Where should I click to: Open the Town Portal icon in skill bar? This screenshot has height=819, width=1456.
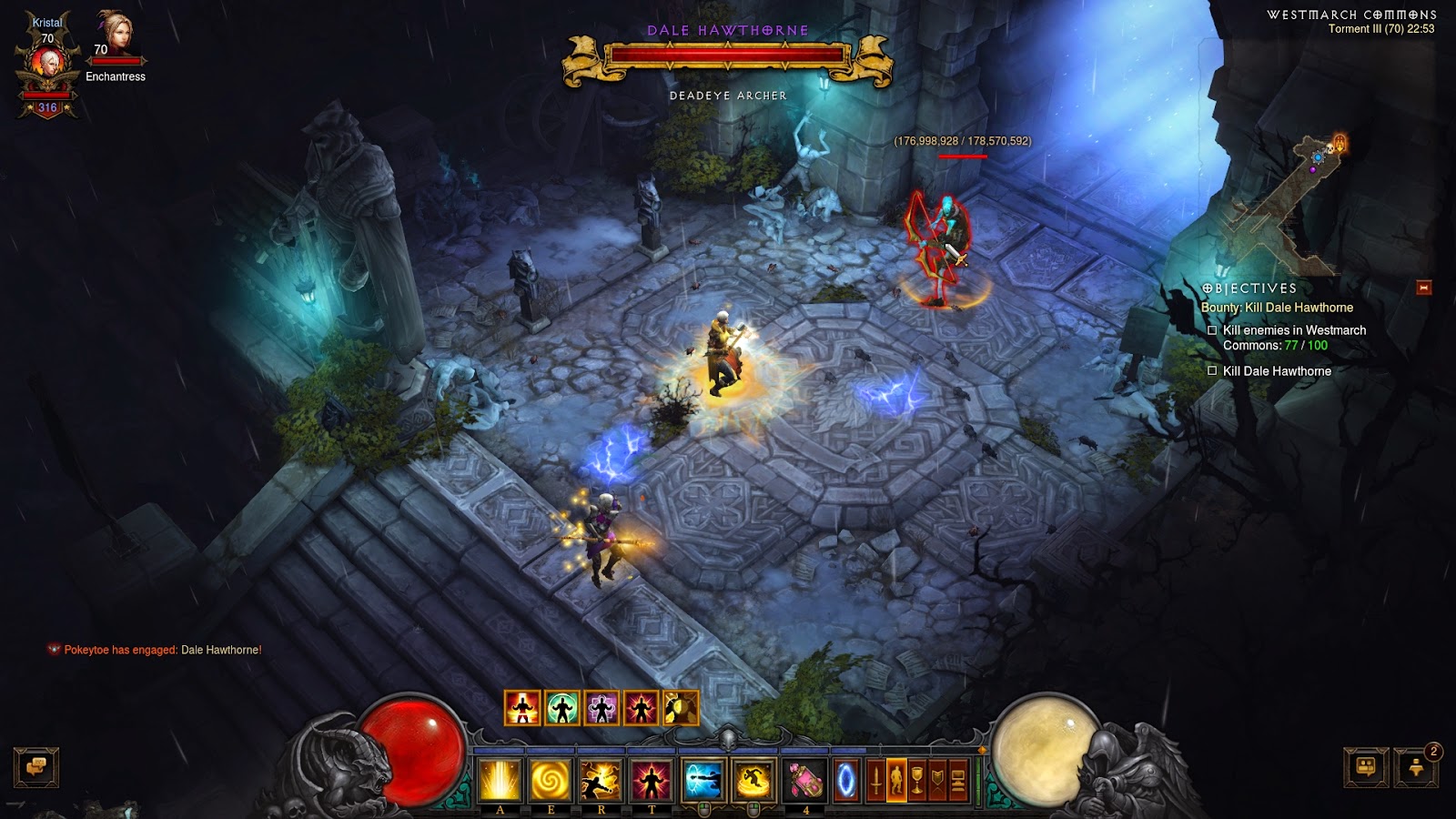pos(846,780)
